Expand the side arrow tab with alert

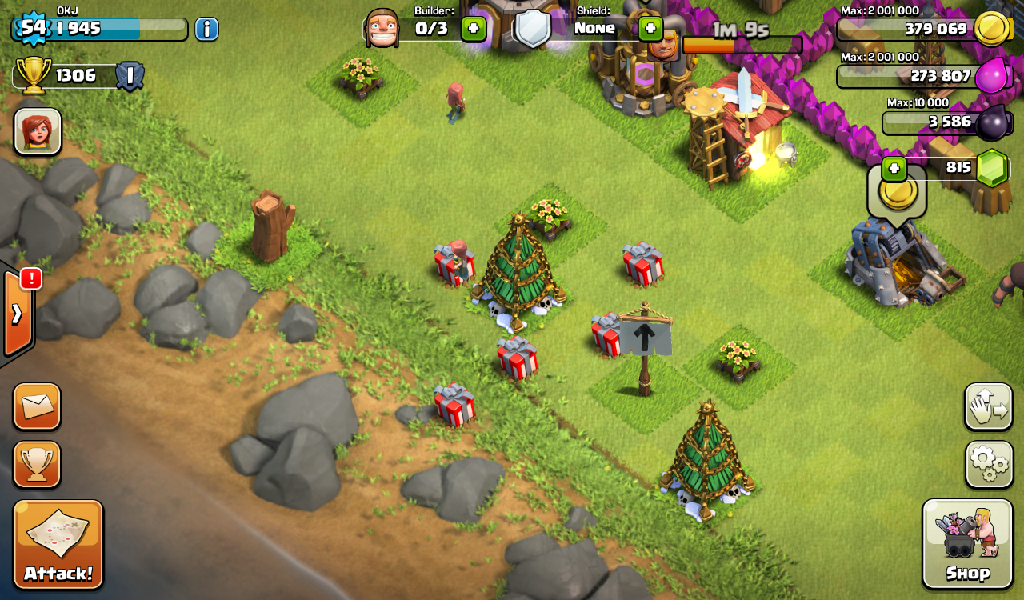19,313
